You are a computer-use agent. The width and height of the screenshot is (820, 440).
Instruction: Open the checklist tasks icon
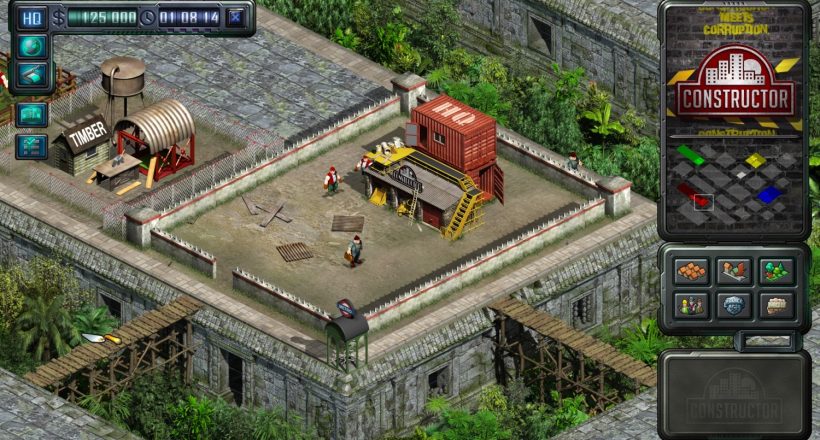click(31, 146)
